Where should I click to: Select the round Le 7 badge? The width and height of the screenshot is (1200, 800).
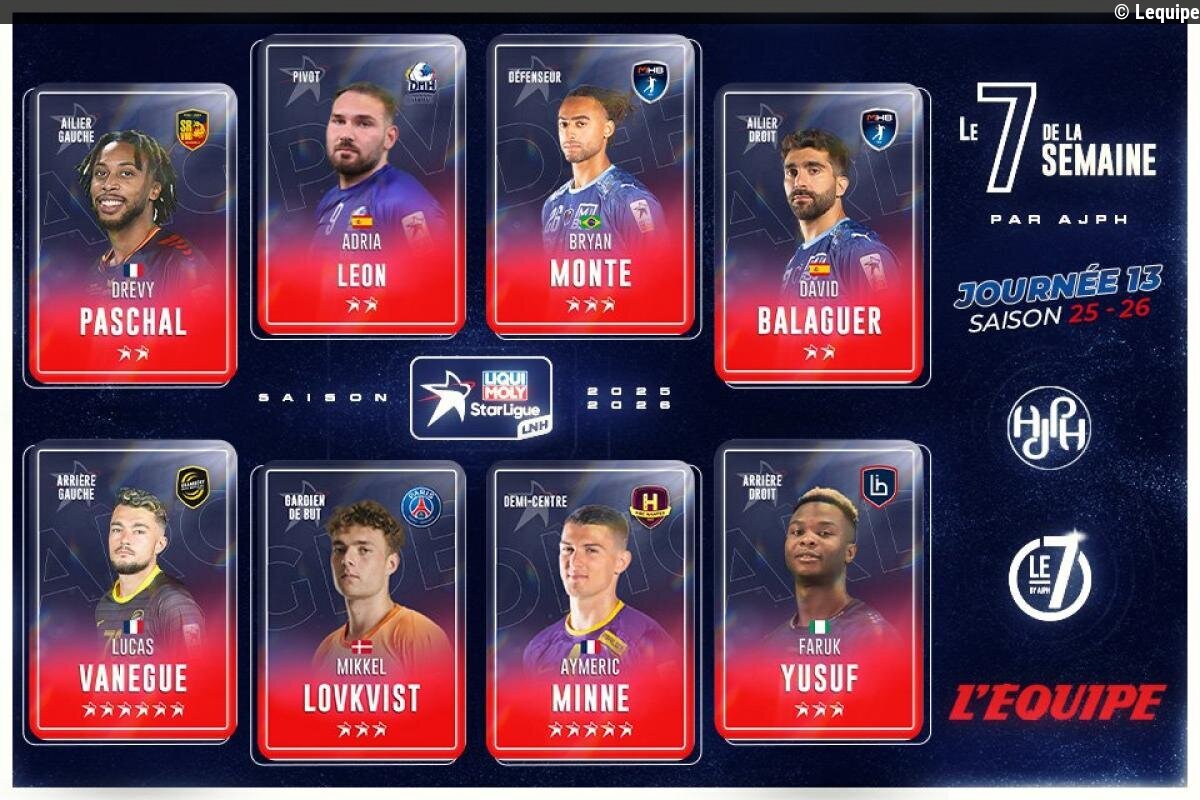click(x=1049, y=576)
